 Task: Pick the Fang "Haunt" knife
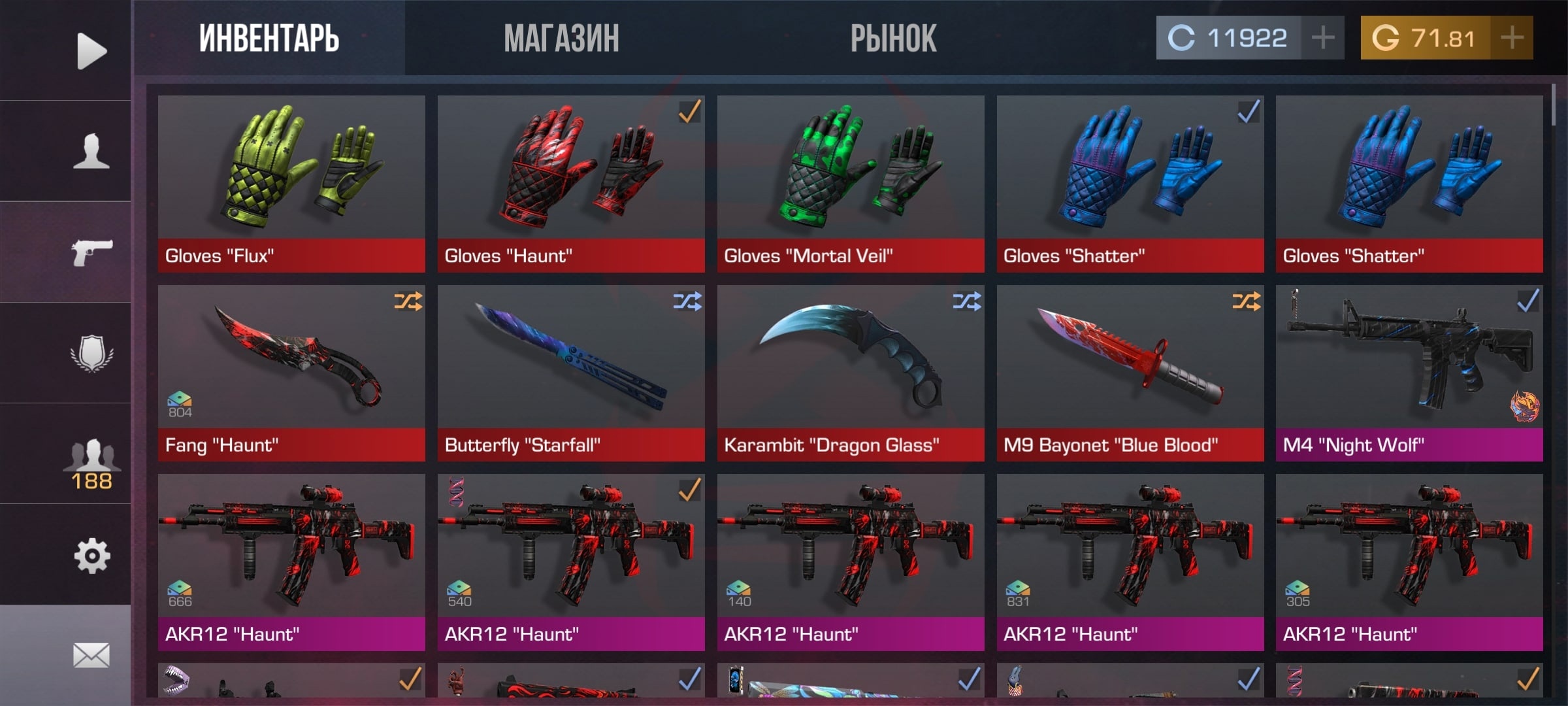click(291, 373)
